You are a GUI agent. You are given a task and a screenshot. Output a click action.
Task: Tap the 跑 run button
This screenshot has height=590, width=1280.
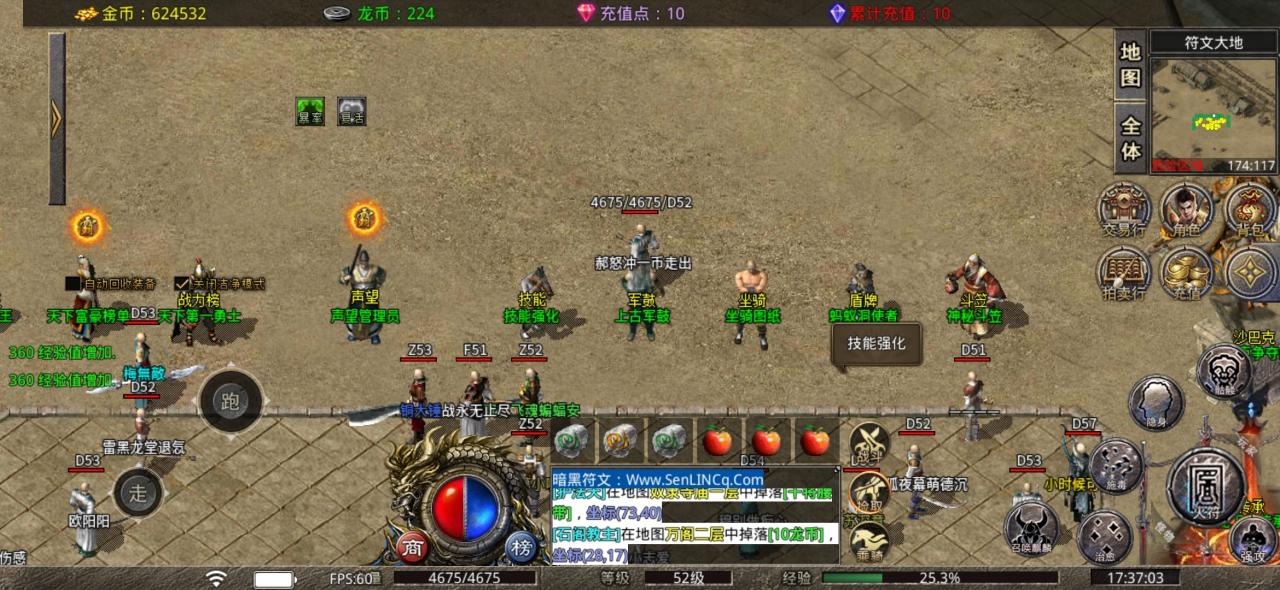tap(230, 403)
